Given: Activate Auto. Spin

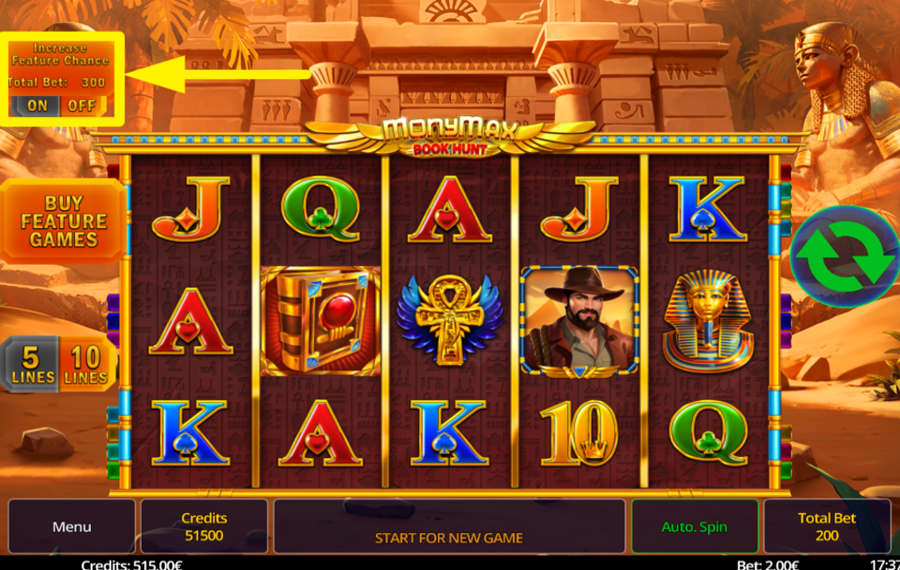Looking at the screenshot, I should (694, 526).
